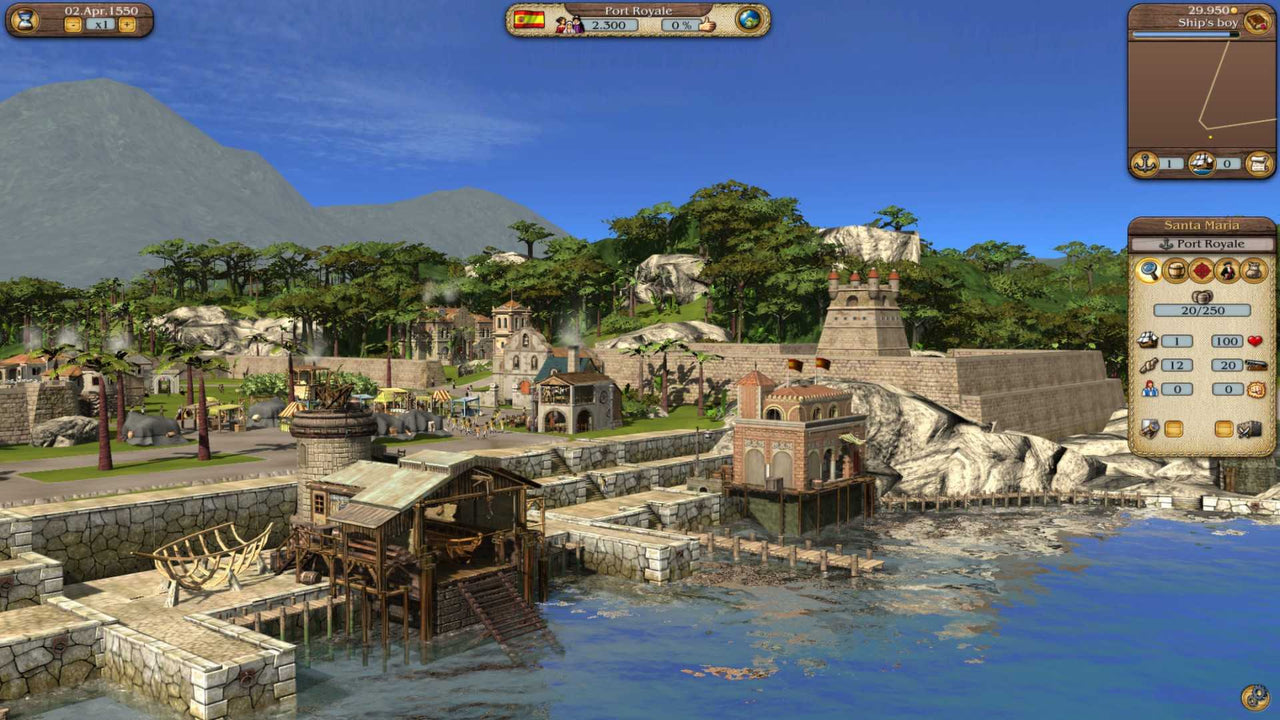Open the scroll contracts icon under the minimap
The image size is (1280, 720).
(1259, 163)
